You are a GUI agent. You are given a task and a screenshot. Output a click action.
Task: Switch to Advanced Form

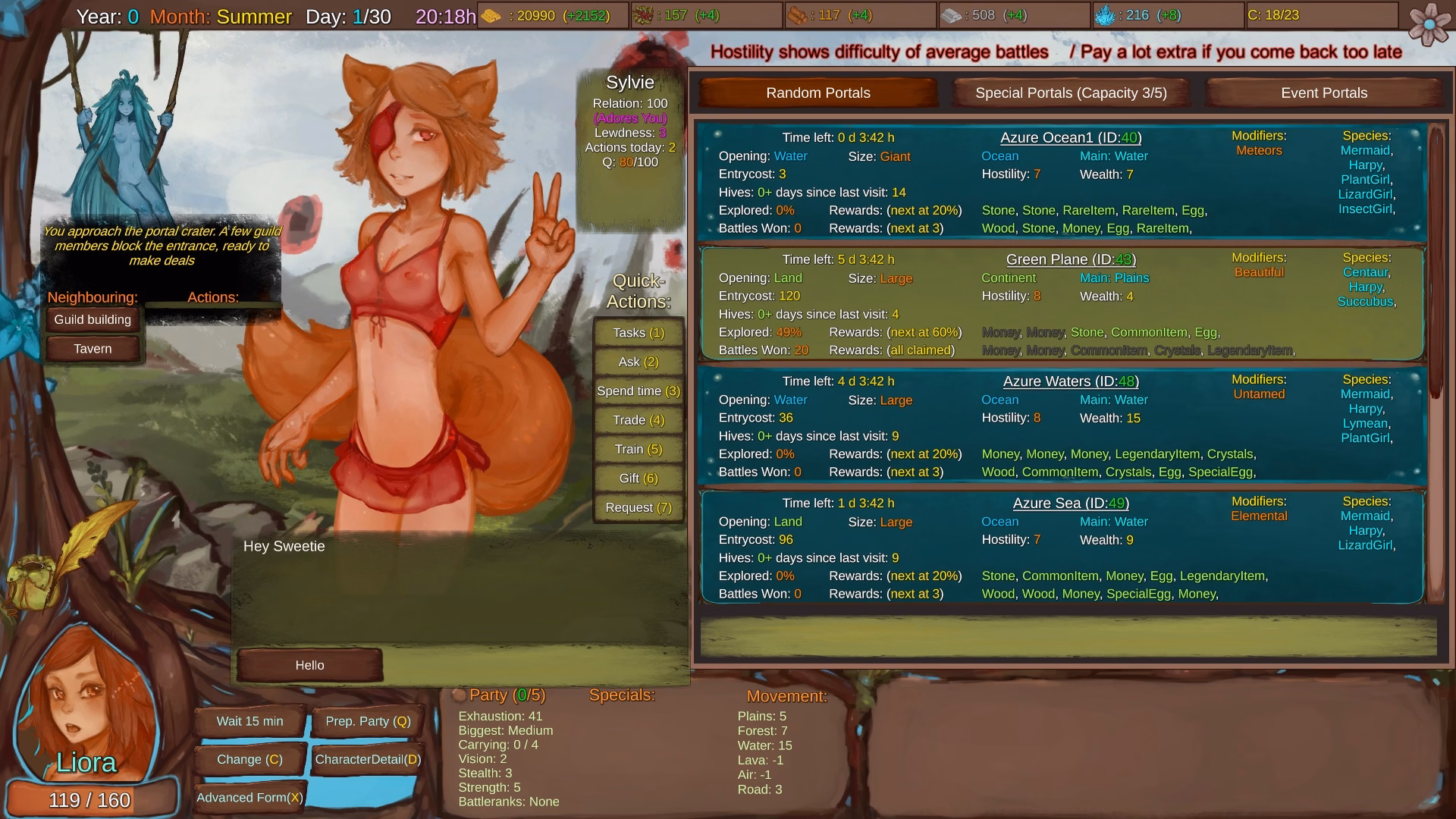point(249,797)
